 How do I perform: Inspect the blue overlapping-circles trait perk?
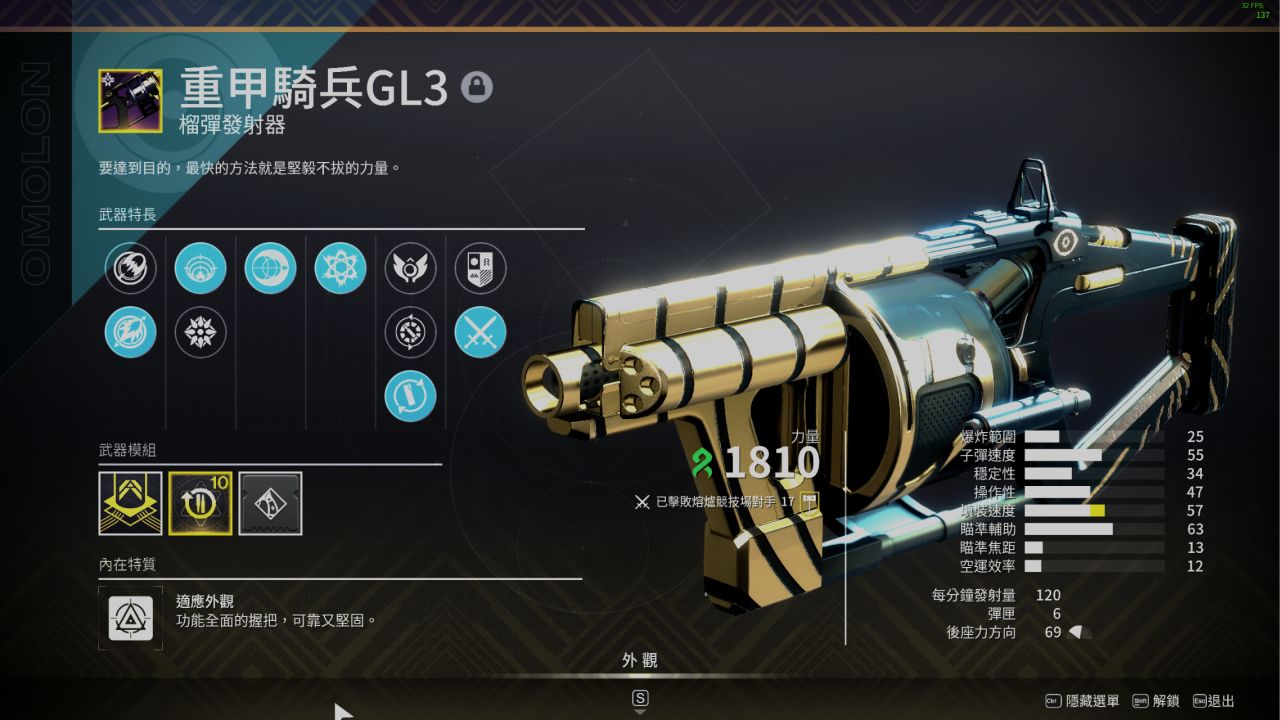point(271,268)
